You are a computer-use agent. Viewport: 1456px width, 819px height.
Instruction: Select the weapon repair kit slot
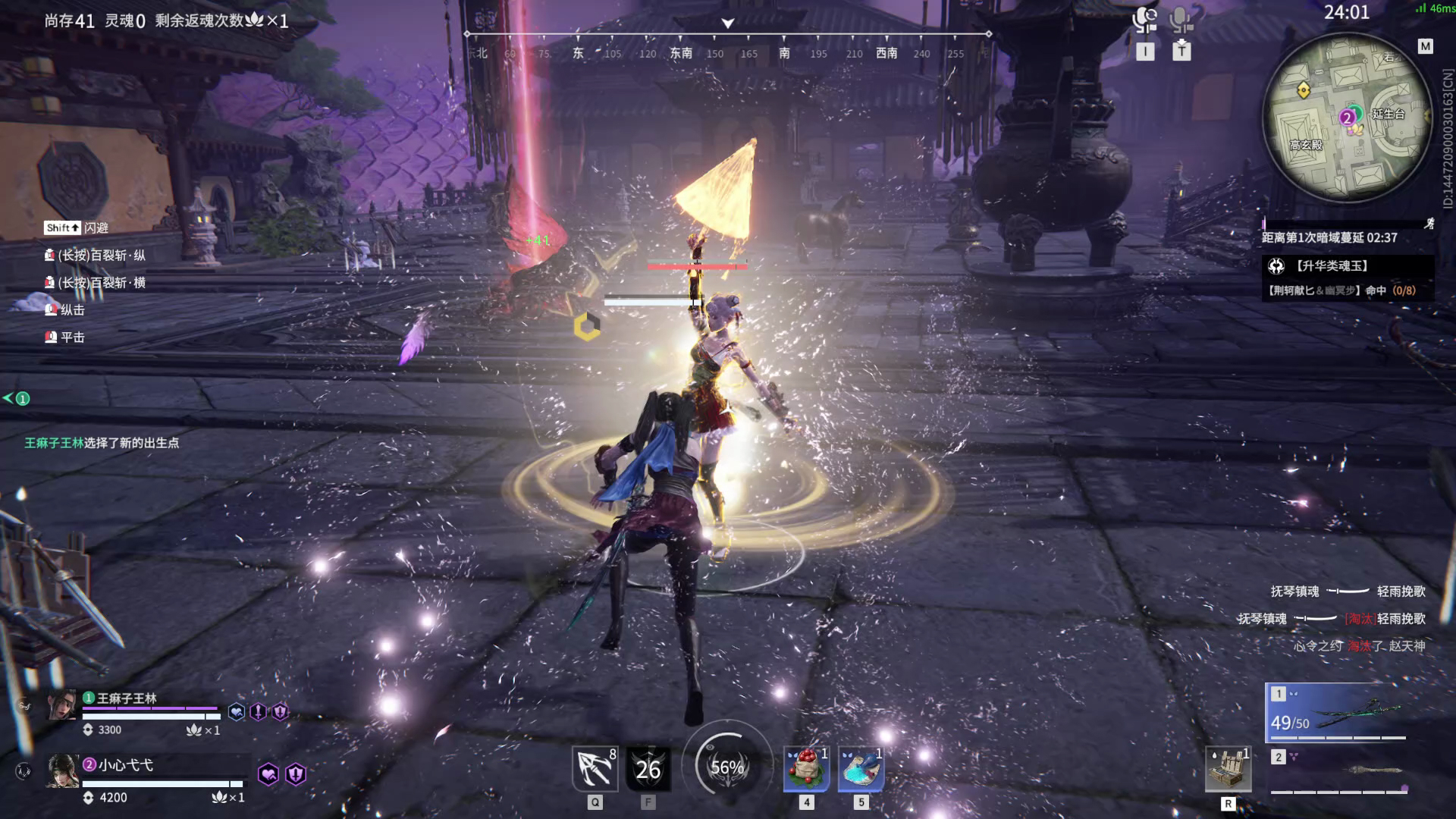(1228, 769)
